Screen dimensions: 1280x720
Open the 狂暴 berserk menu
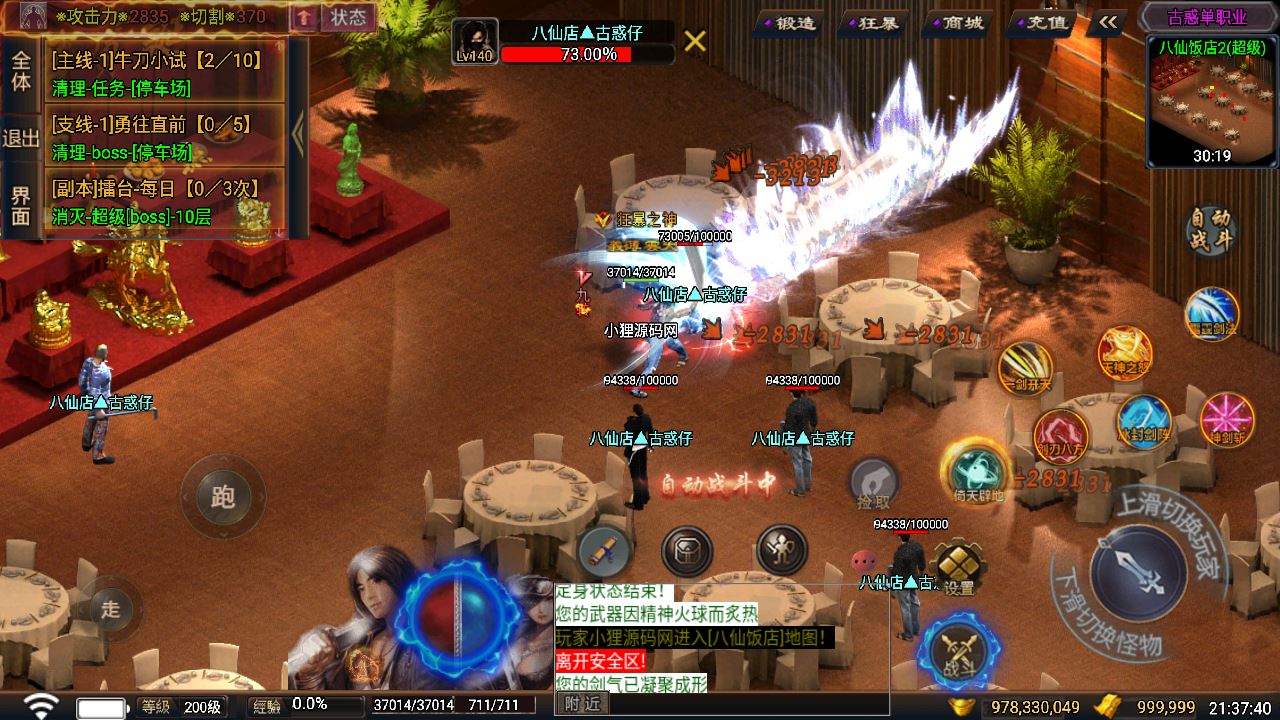(870, 22)
